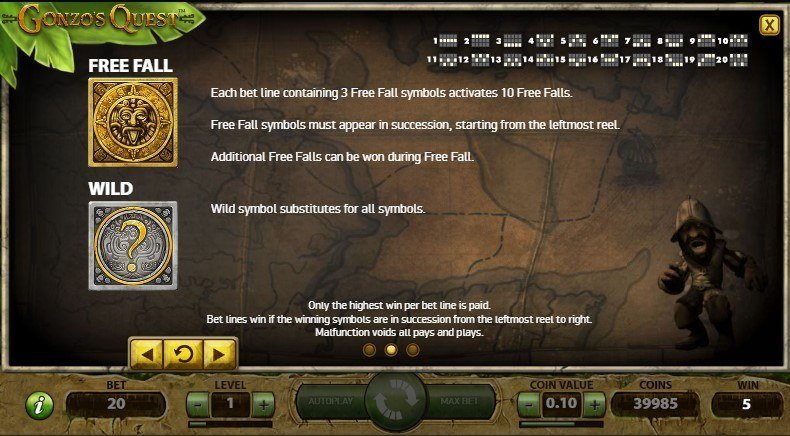Close the paytable with the X button
The width and height of the screenshot is (790, 436).
coord(768,25)
